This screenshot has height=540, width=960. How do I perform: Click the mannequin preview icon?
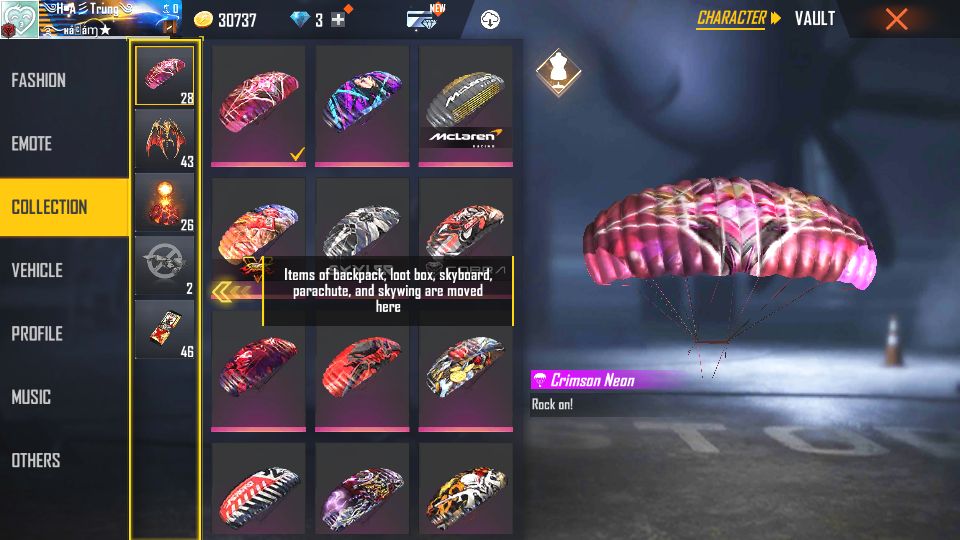tap(555, 70)
